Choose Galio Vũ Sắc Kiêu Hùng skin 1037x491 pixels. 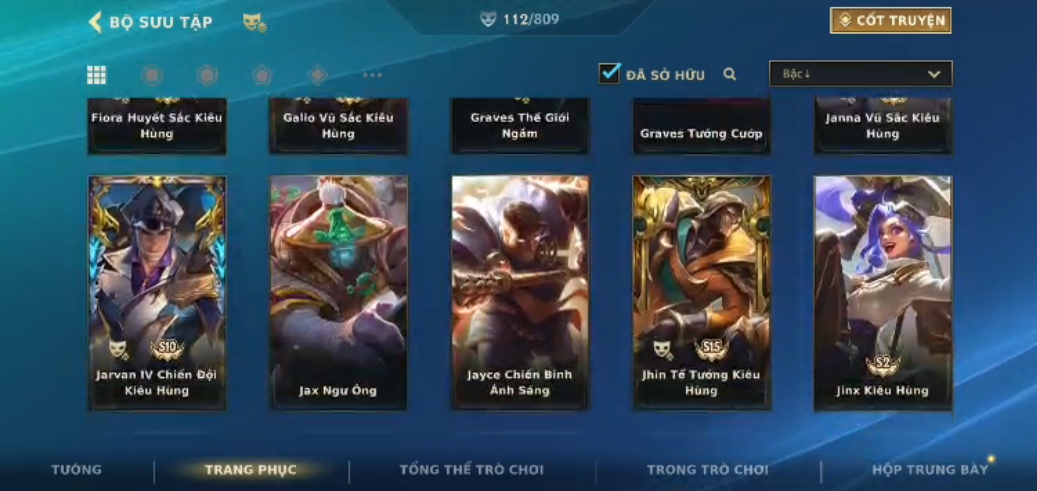tap(338, 126)
